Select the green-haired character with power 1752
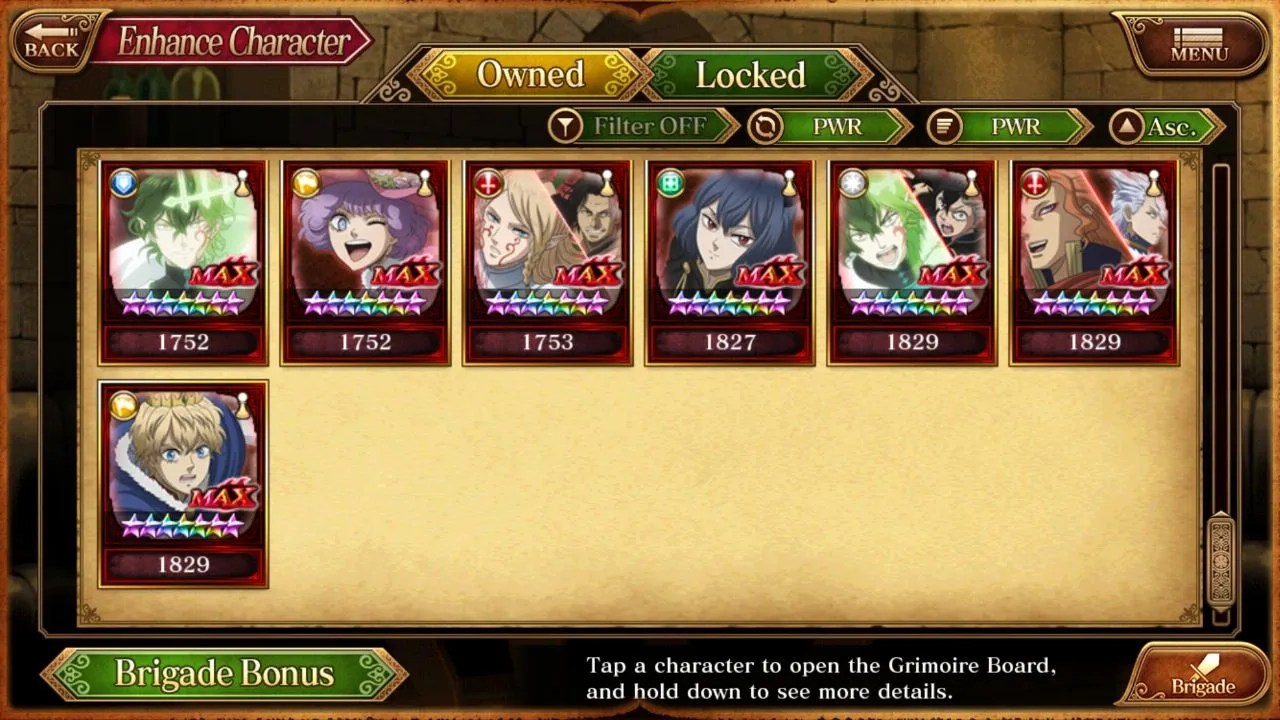Image resolution: width=1280 pixels, height=720 pixels. (x=183, y=262)
